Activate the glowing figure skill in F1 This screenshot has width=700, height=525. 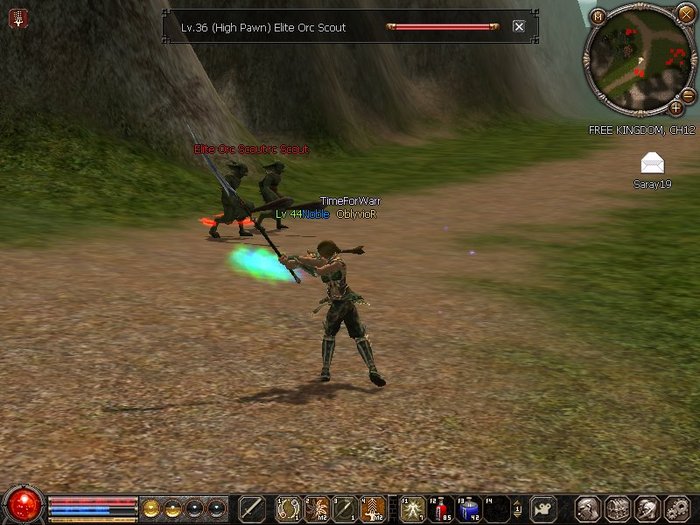[413, 508]
